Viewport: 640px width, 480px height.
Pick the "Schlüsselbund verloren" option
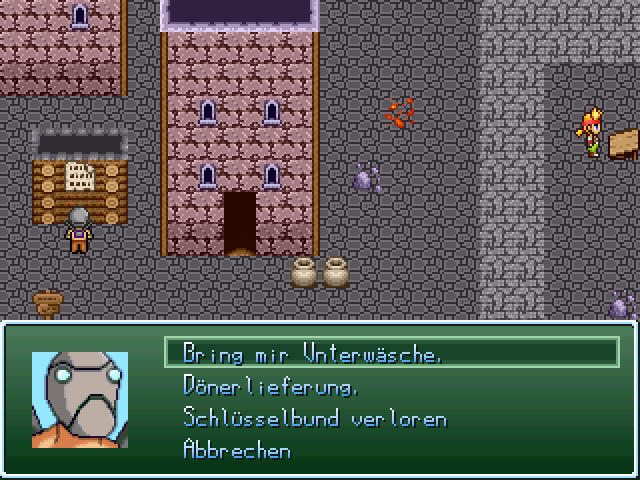pyautogui.click(x=315, y=418)
